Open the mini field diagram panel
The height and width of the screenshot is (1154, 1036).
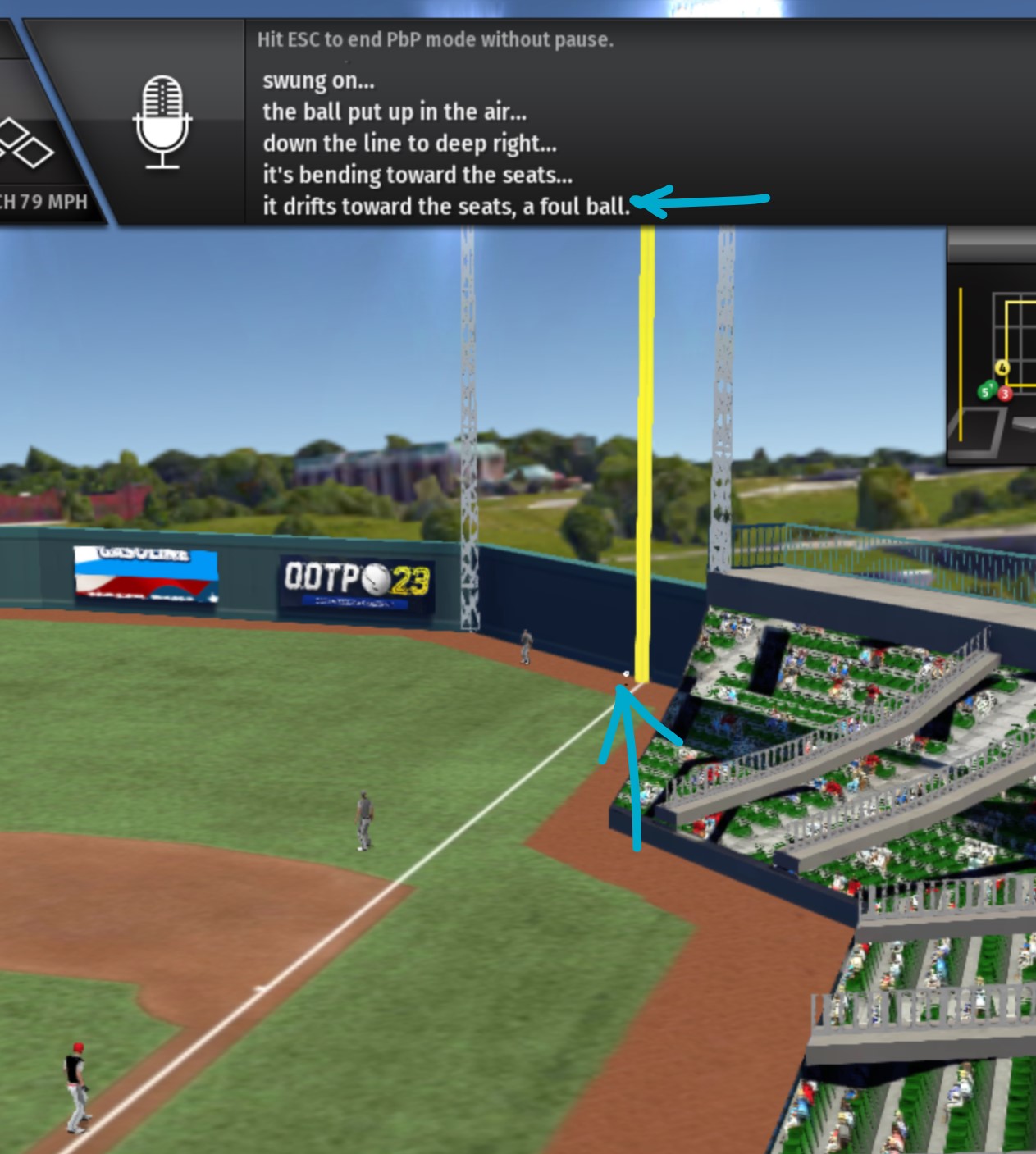click(x=993, y=362)
